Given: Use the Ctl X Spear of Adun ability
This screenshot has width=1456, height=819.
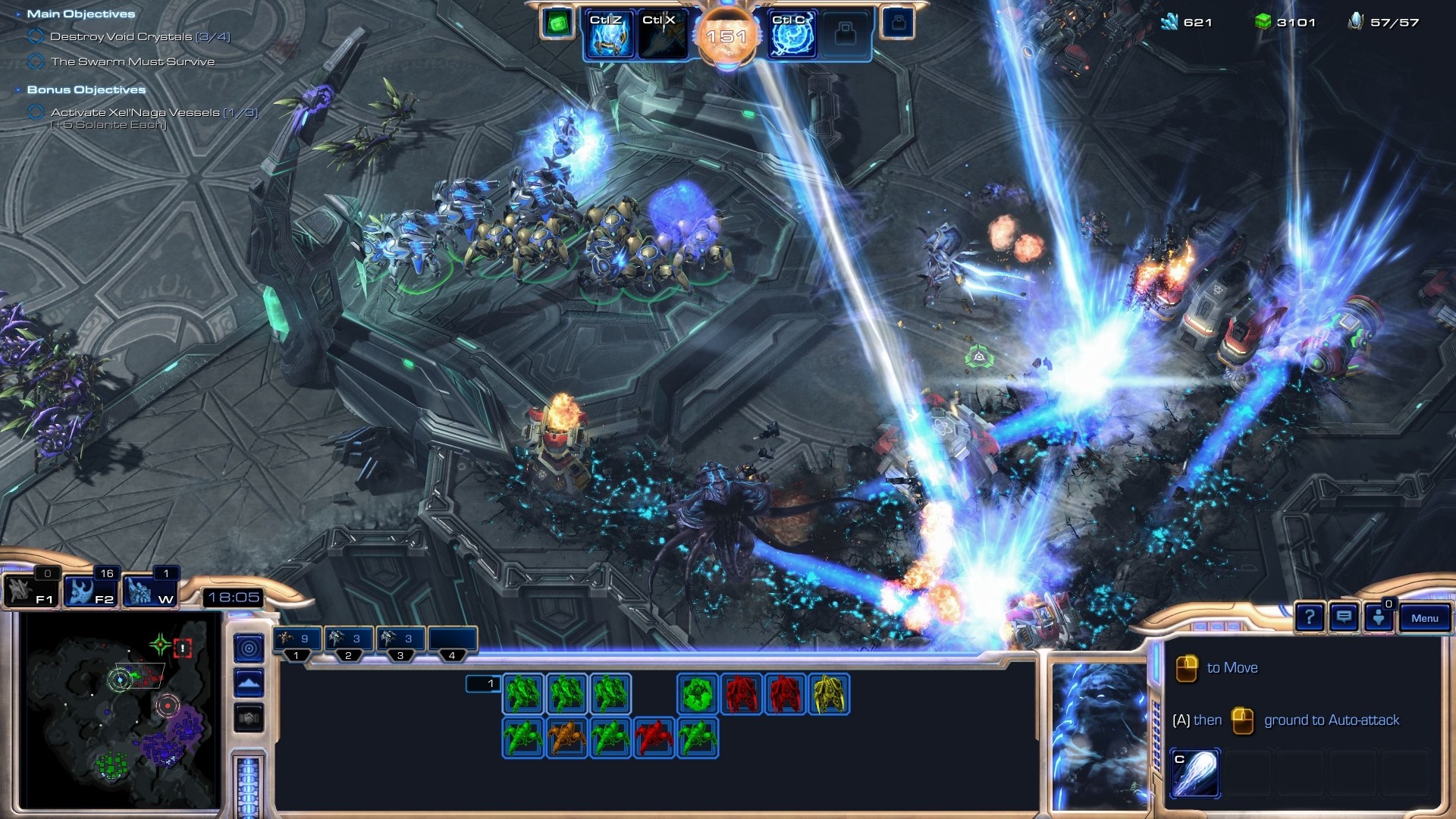Looking at the screenshot, I should point(661,35).
